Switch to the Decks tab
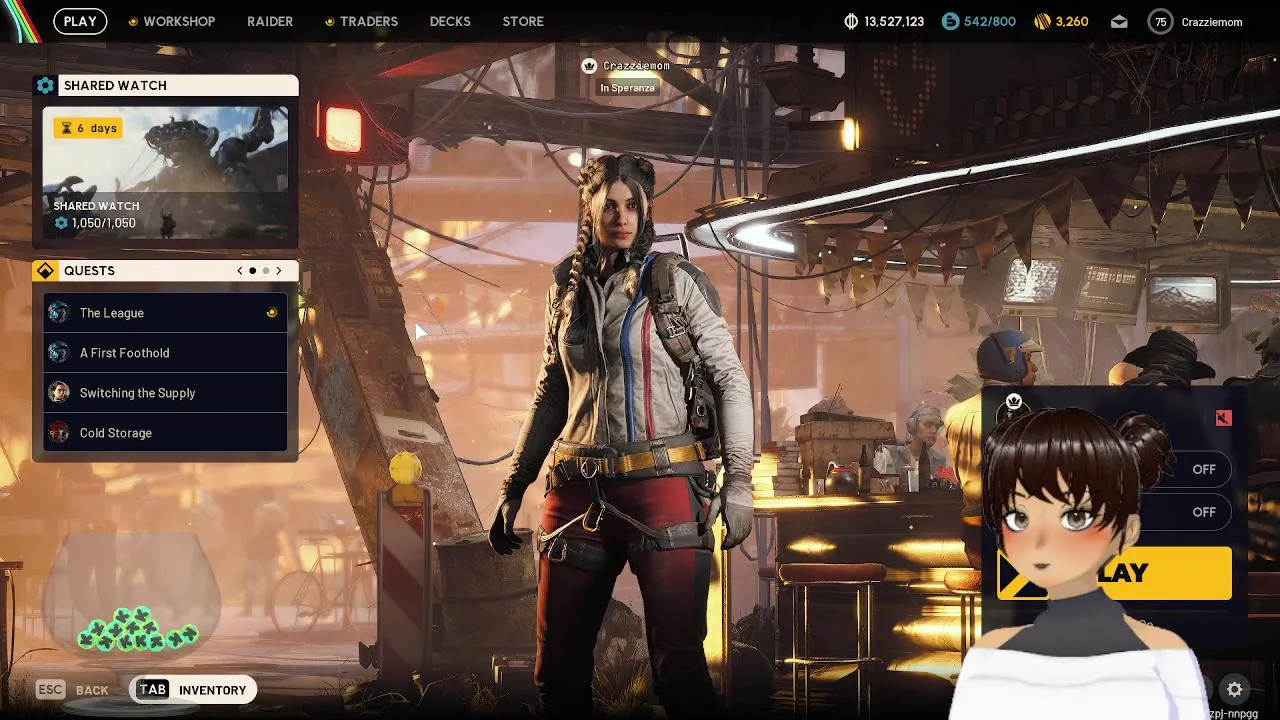1280x720 pixels. [450, 21]
